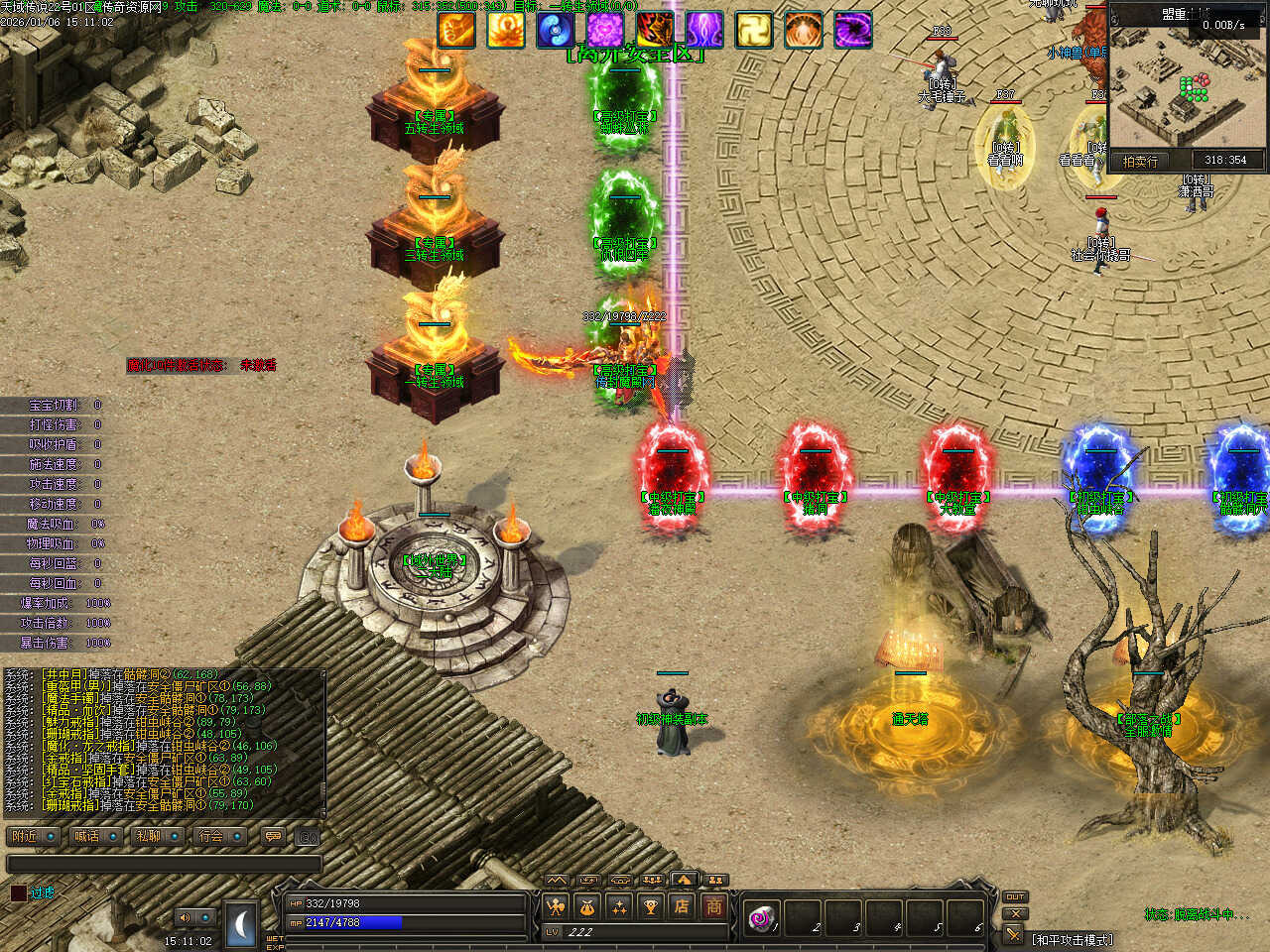Toggle the sword attack mode button
The height and width of the screenshot is (952, 1270).
coord(1013,934)
